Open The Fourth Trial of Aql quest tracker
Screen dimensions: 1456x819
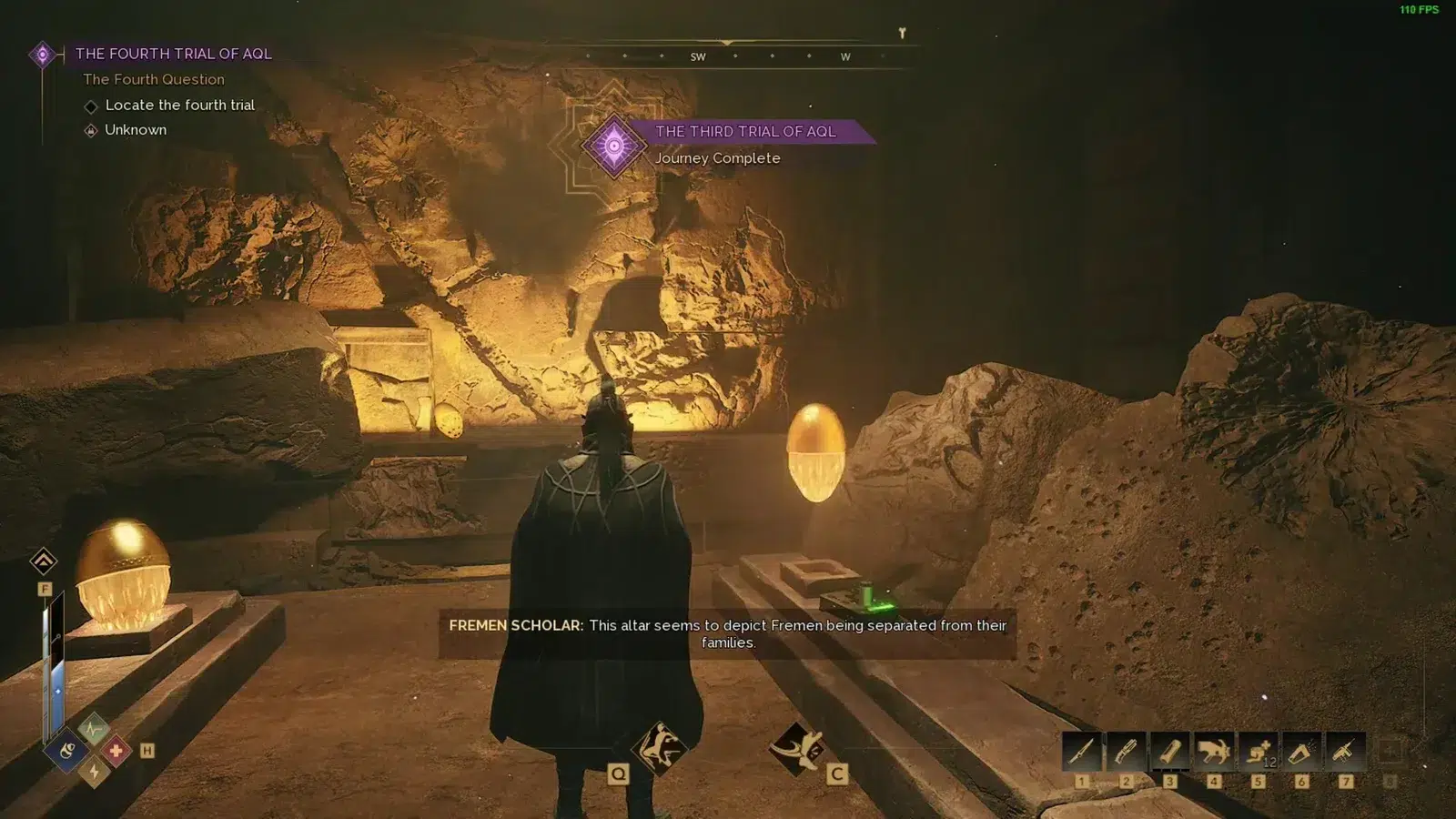pyautogui.click(x=173, y=54)
